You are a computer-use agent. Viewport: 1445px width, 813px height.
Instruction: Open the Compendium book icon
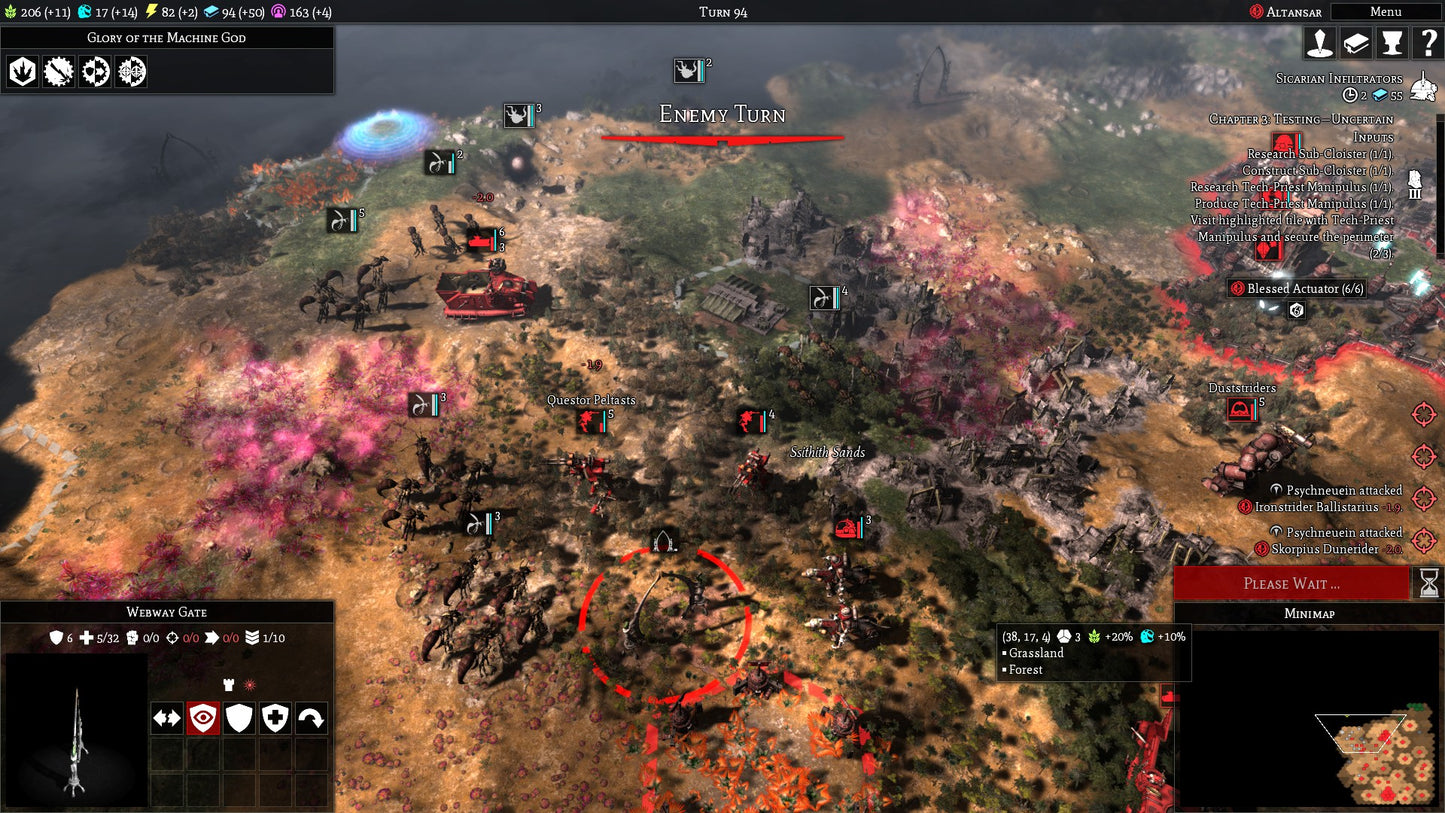click(1358, 43)
